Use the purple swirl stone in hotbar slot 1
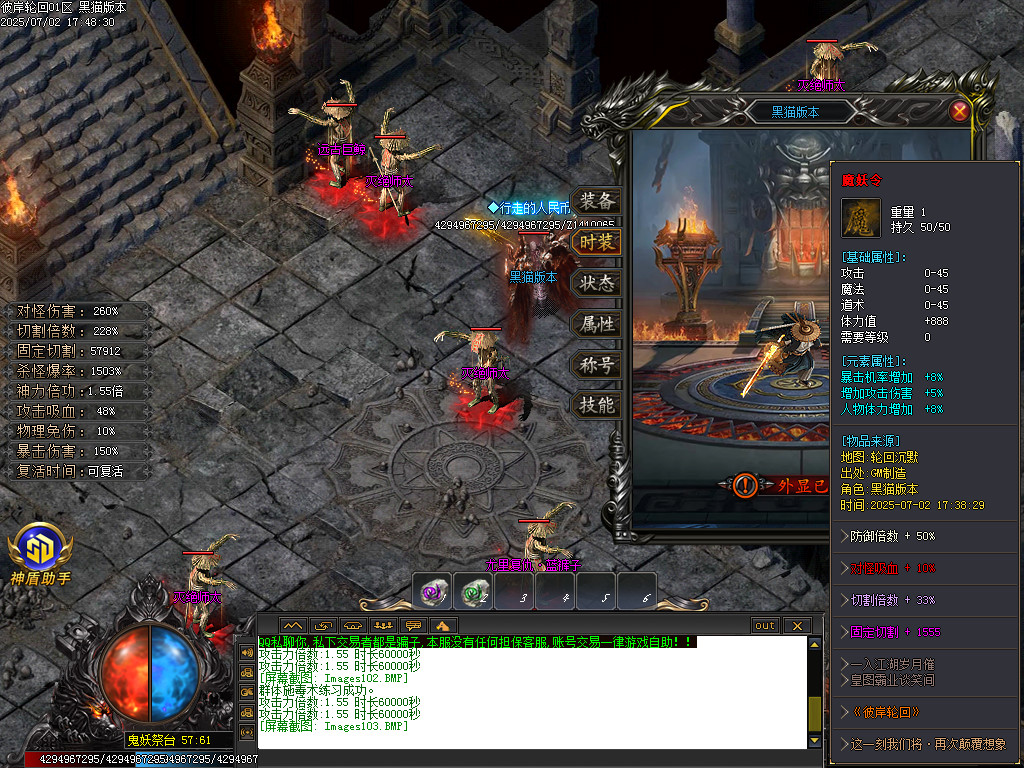The width and height of the screenshot is (1024, 768). click(x=433, y=593)
